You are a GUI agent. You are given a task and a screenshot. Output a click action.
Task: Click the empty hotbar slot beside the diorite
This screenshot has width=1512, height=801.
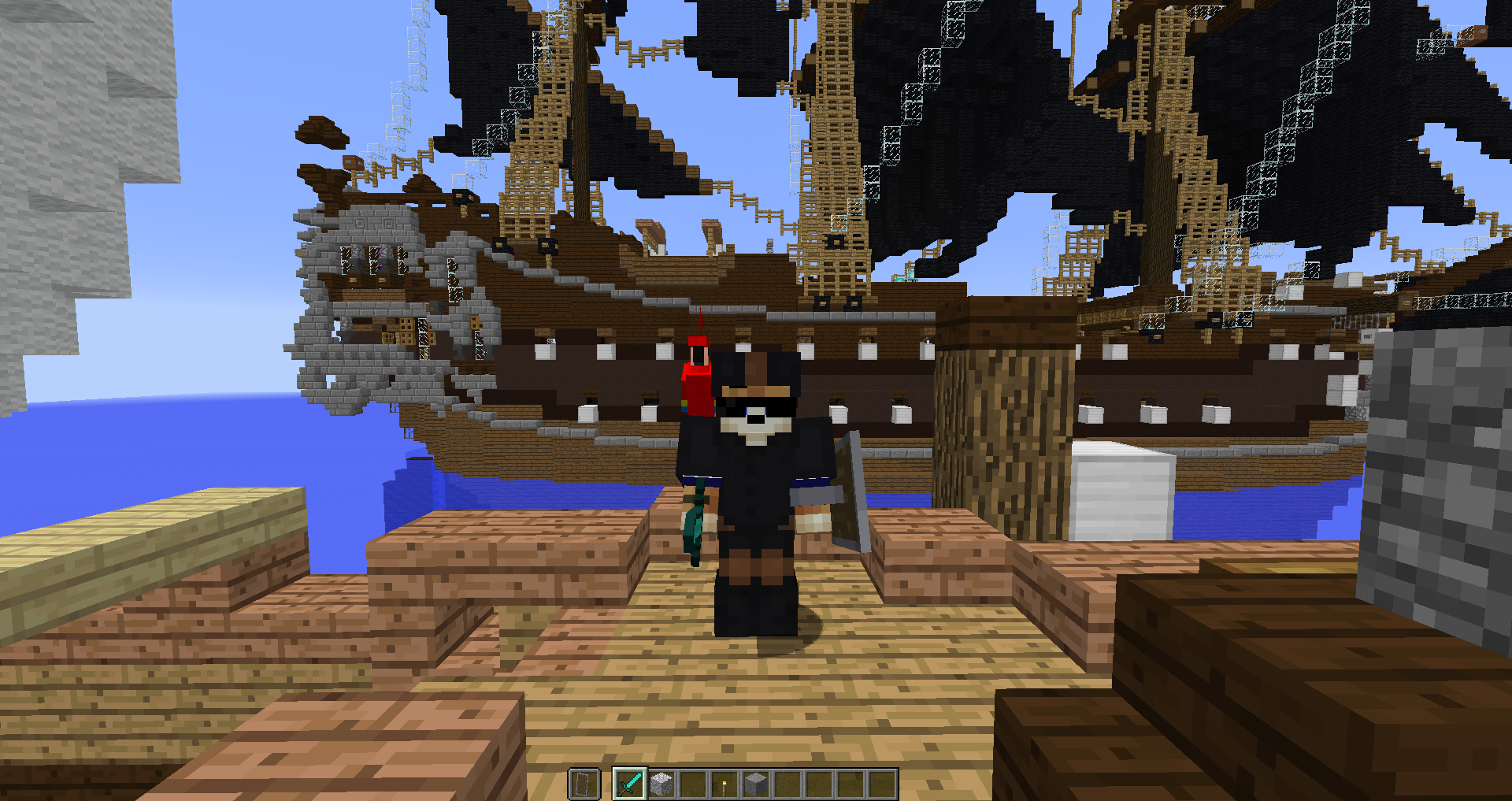point(693,784)
